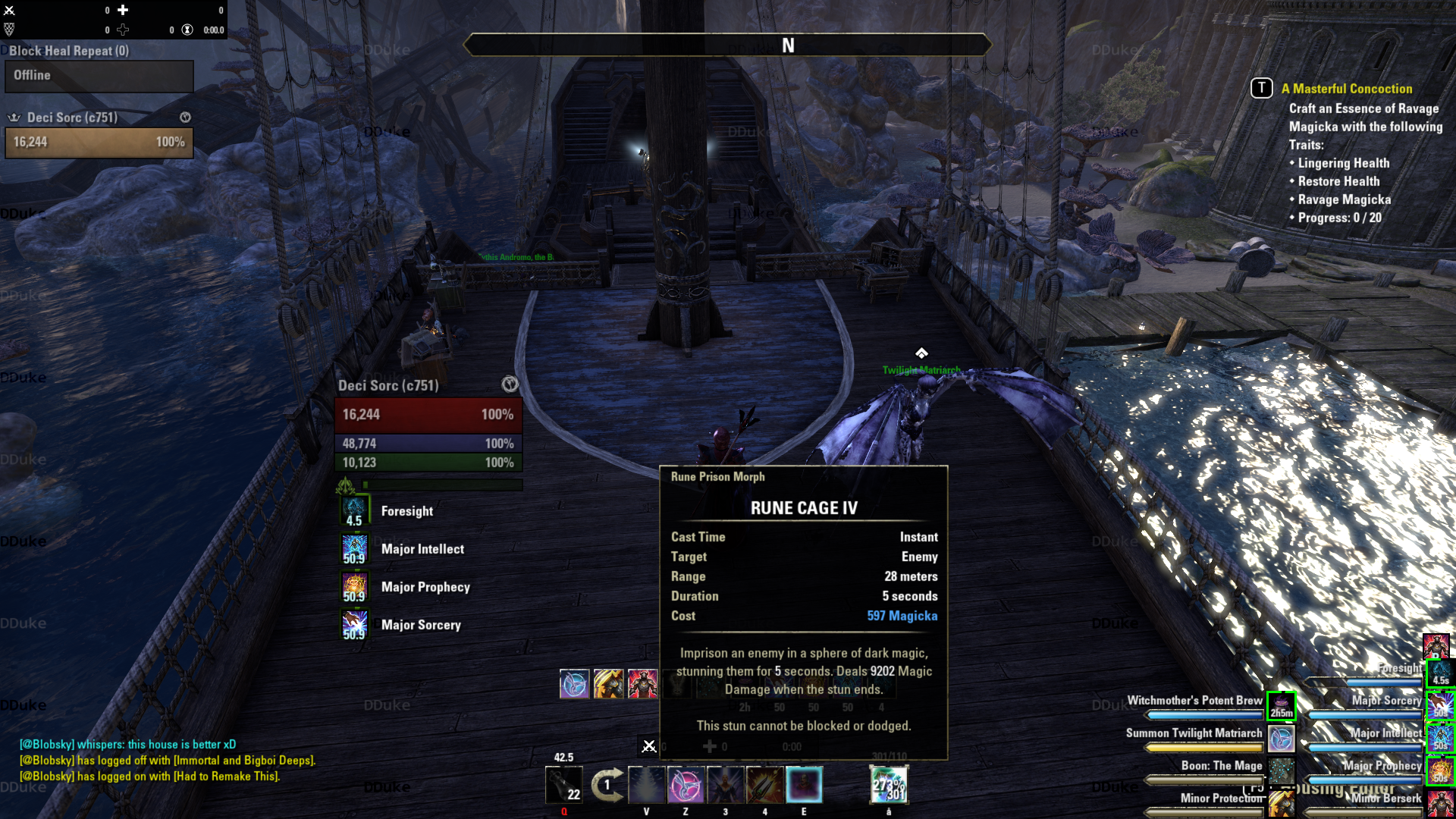Activate the spear ability in slot 4
1456x819 pixels.
pyautogui.click(x=764, y=784)
